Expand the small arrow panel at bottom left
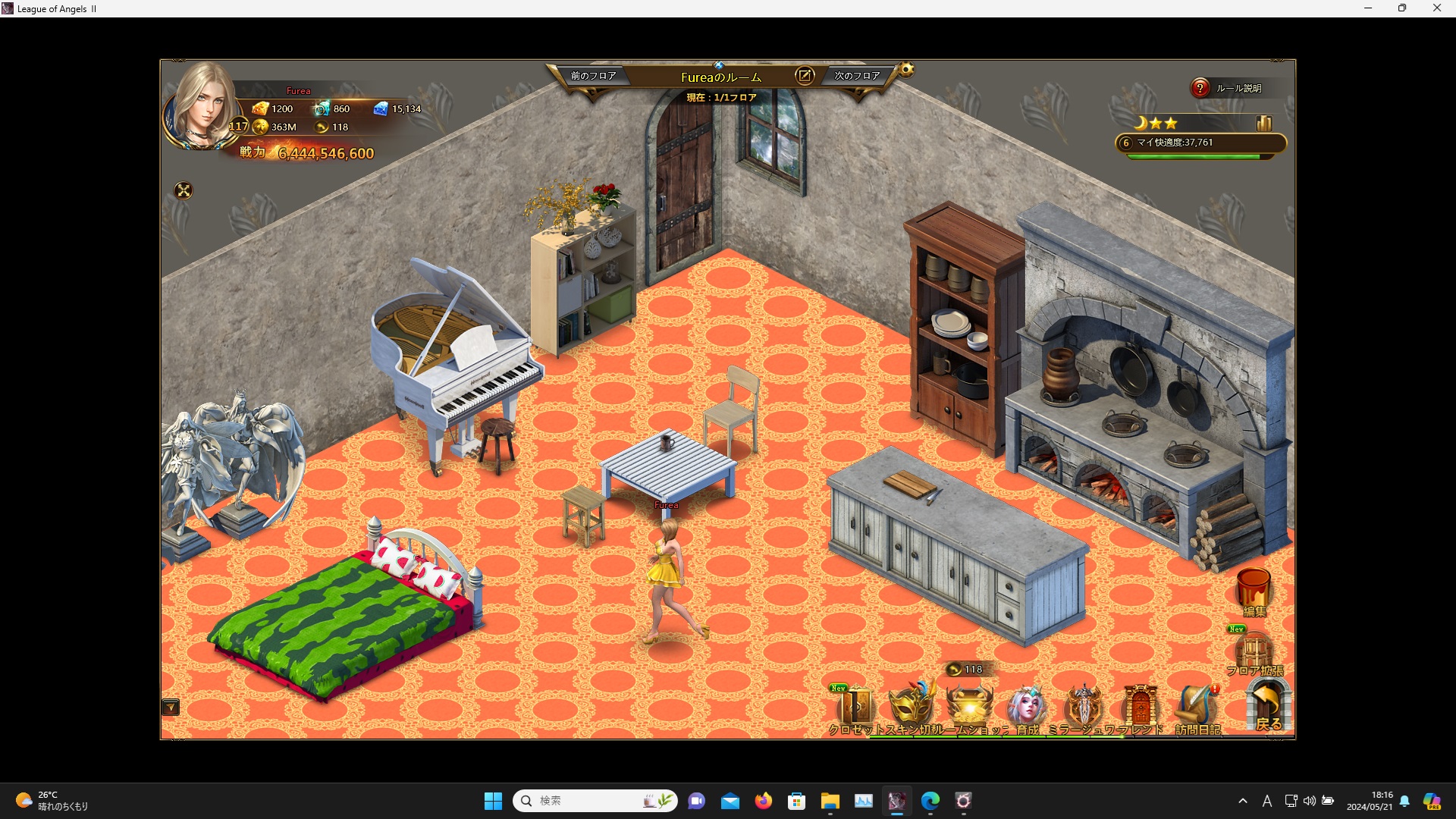 pyautogui.click(x=171, y=708)
